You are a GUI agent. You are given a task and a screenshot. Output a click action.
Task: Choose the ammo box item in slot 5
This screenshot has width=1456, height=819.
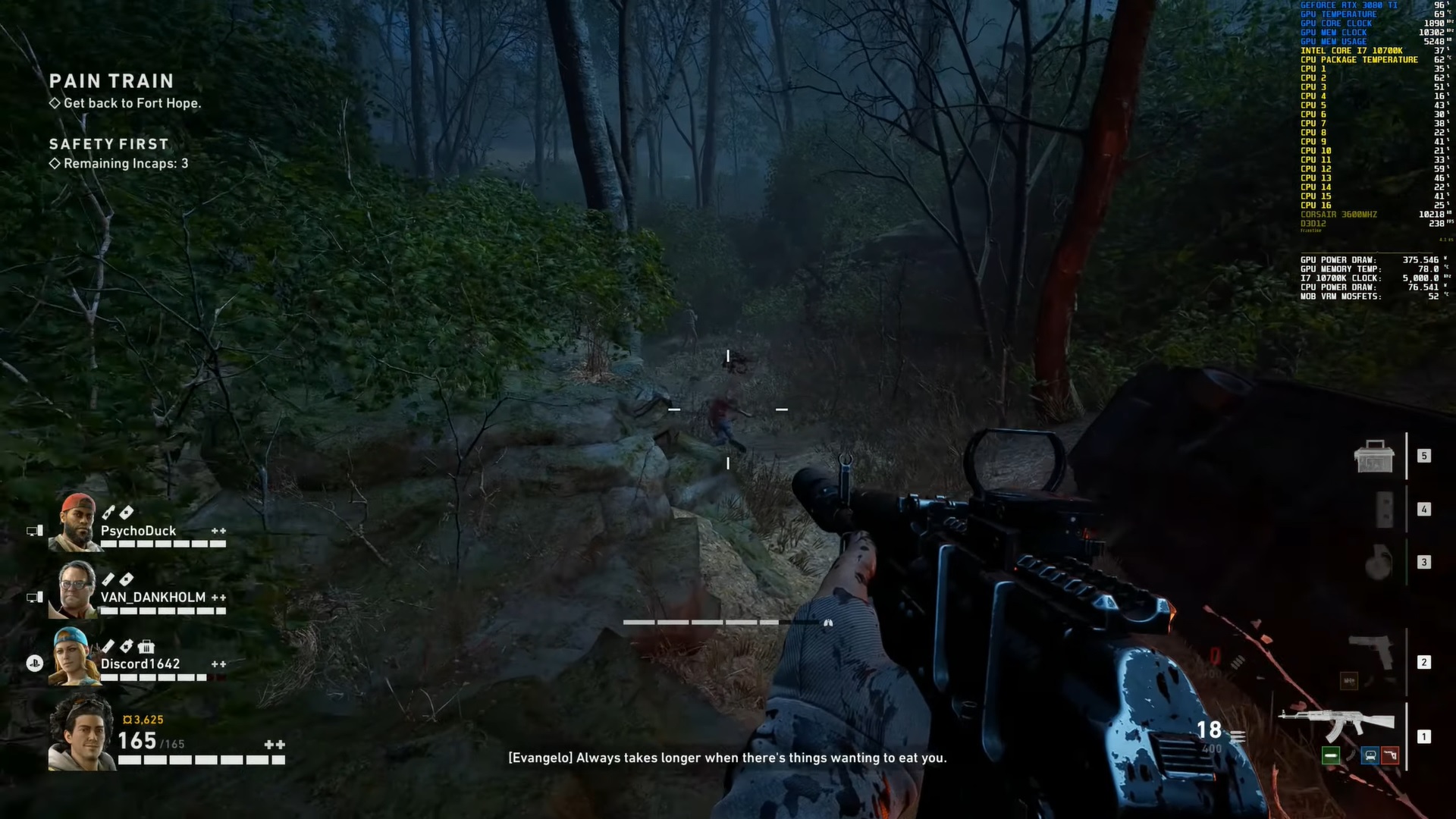pyautogui.click(x=1373, y=457)
